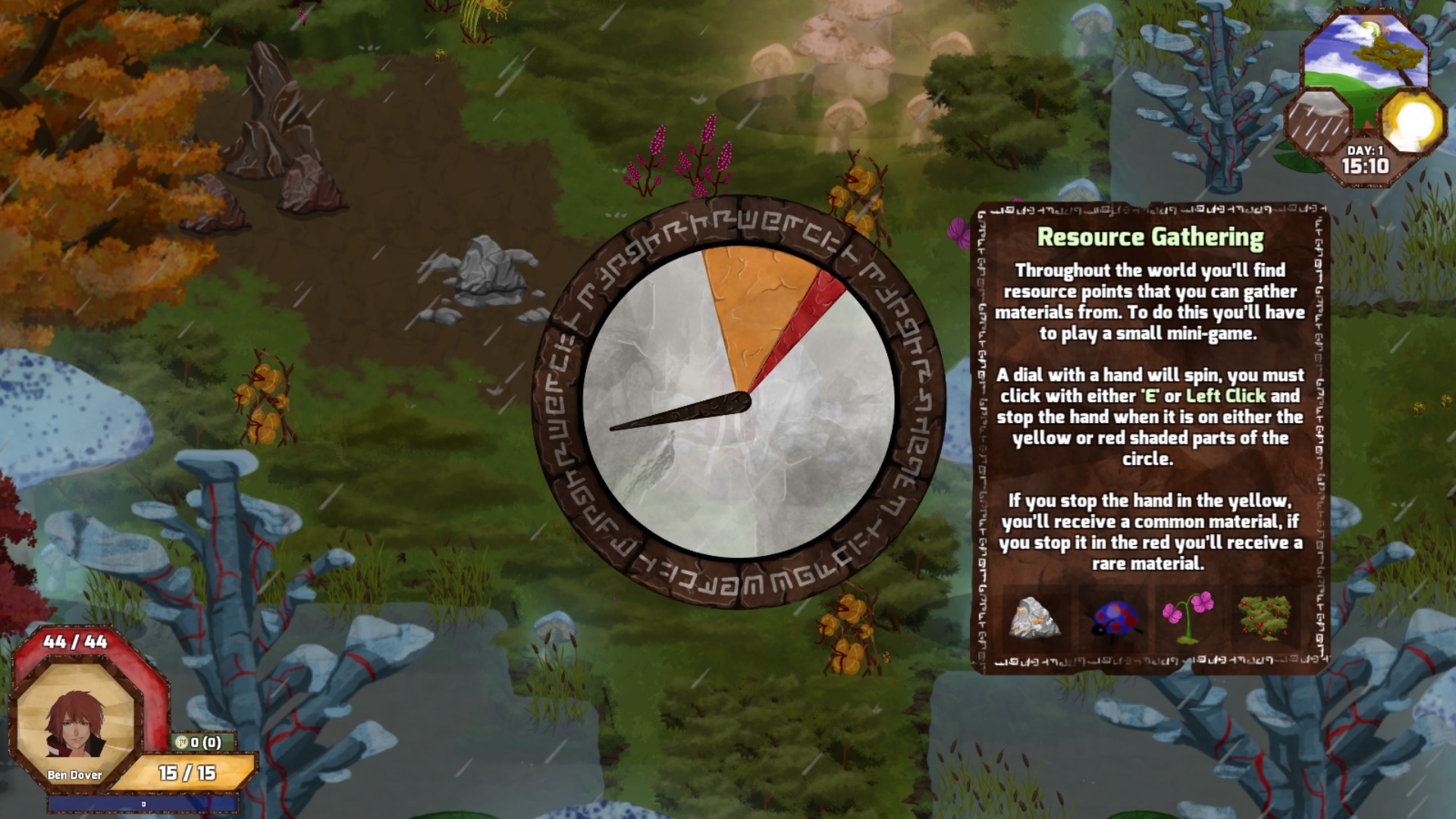Screen dimensions: 1456x819
Task: Select the DAY: 1 time display
Action: (1365, 150)
